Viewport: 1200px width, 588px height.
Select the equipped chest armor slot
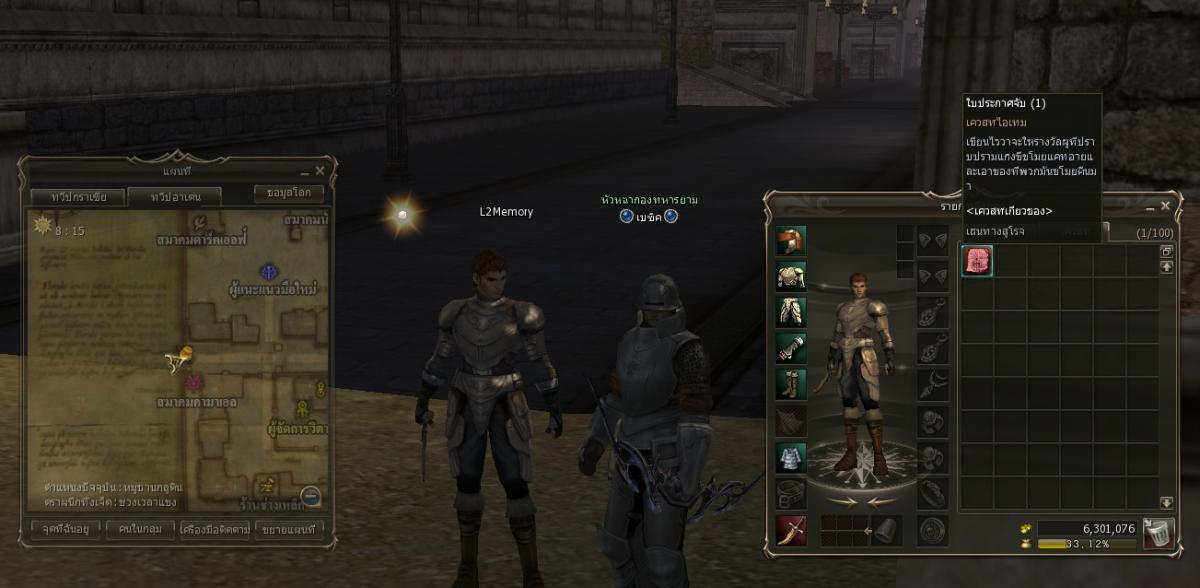[x=791, y=276]
